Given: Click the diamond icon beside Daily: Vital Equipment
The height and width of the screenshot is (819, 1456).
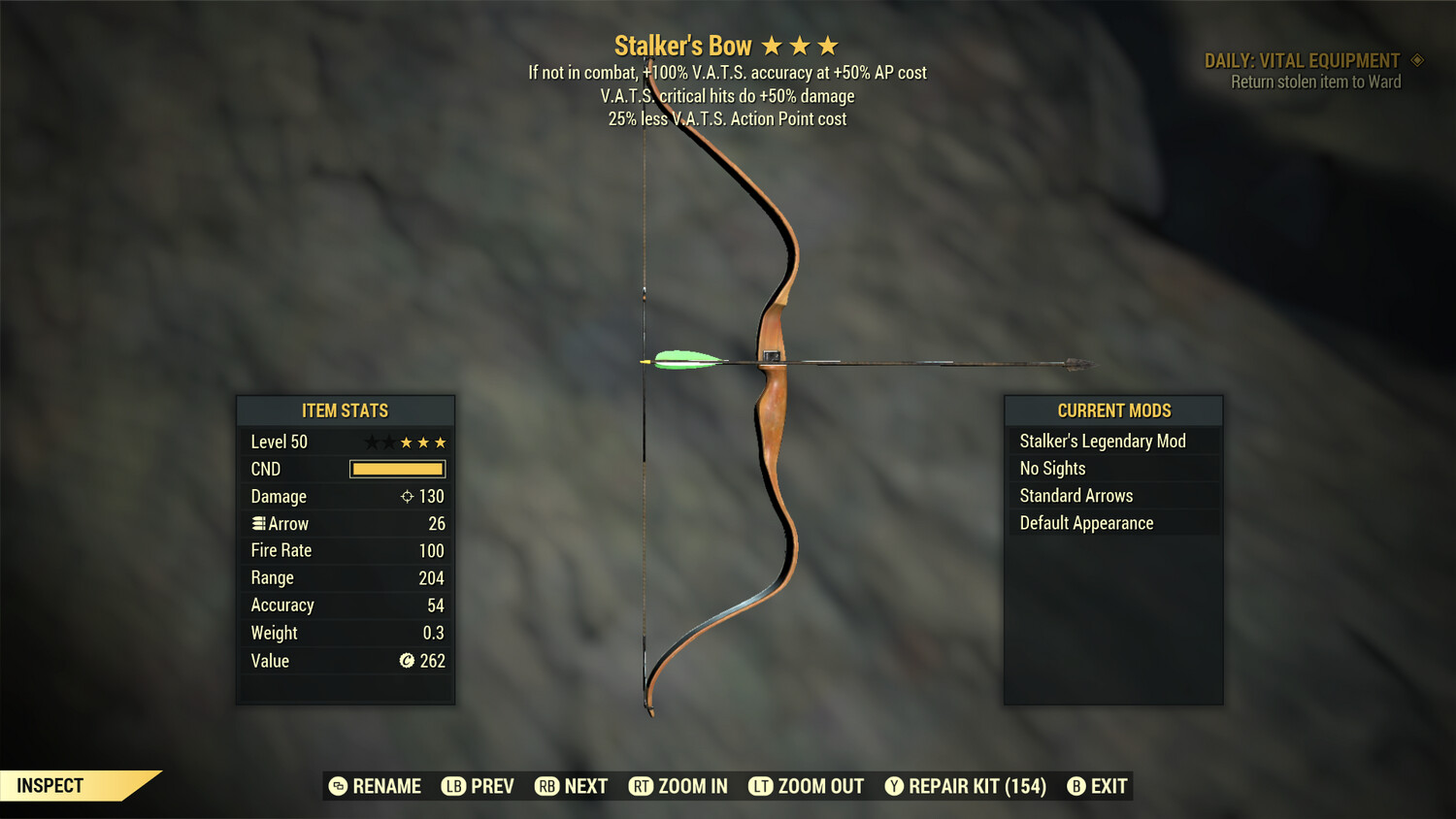Looking at the screenshot, I should tap(1417, 59).
